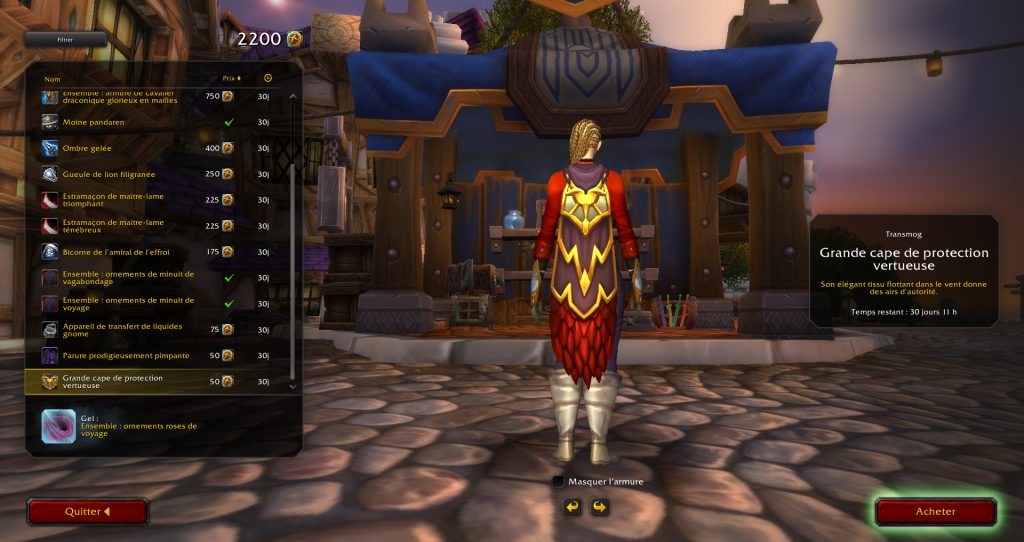Rotate the character preview left
Image resolution: width=1024 pixels, height=542 pixels.
572,507
